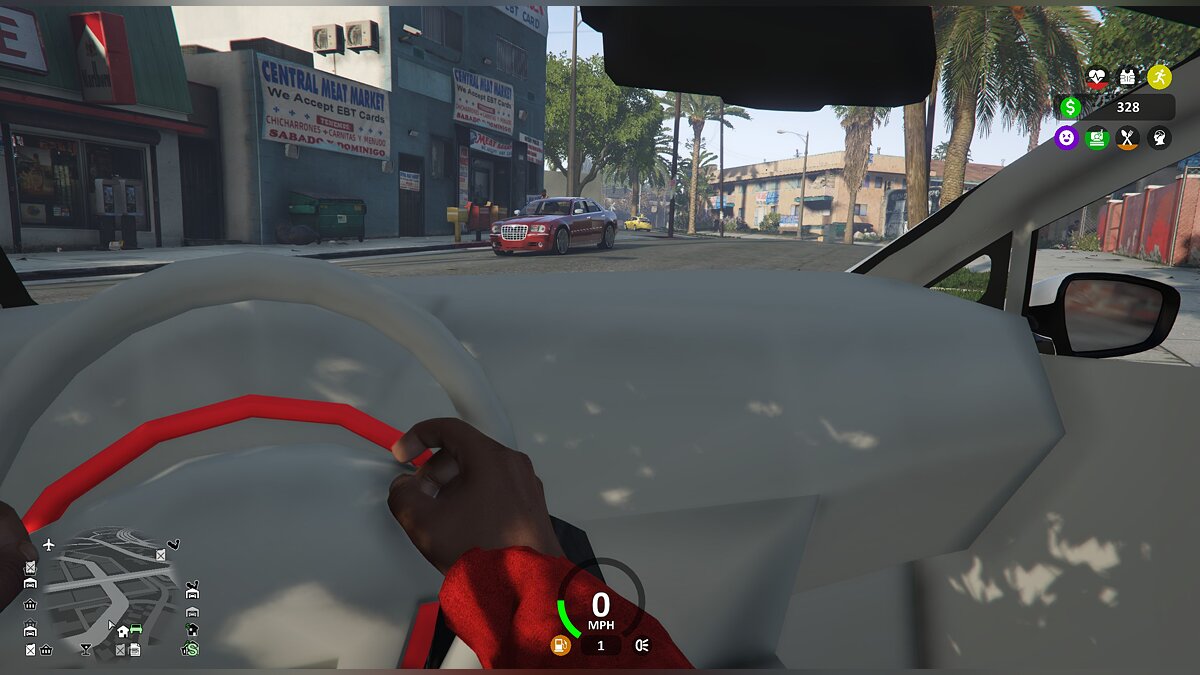This screenshot has height=675, width=1200.
Task: Select the airplane marker on the minimap
Action: (x=48, y=545)
